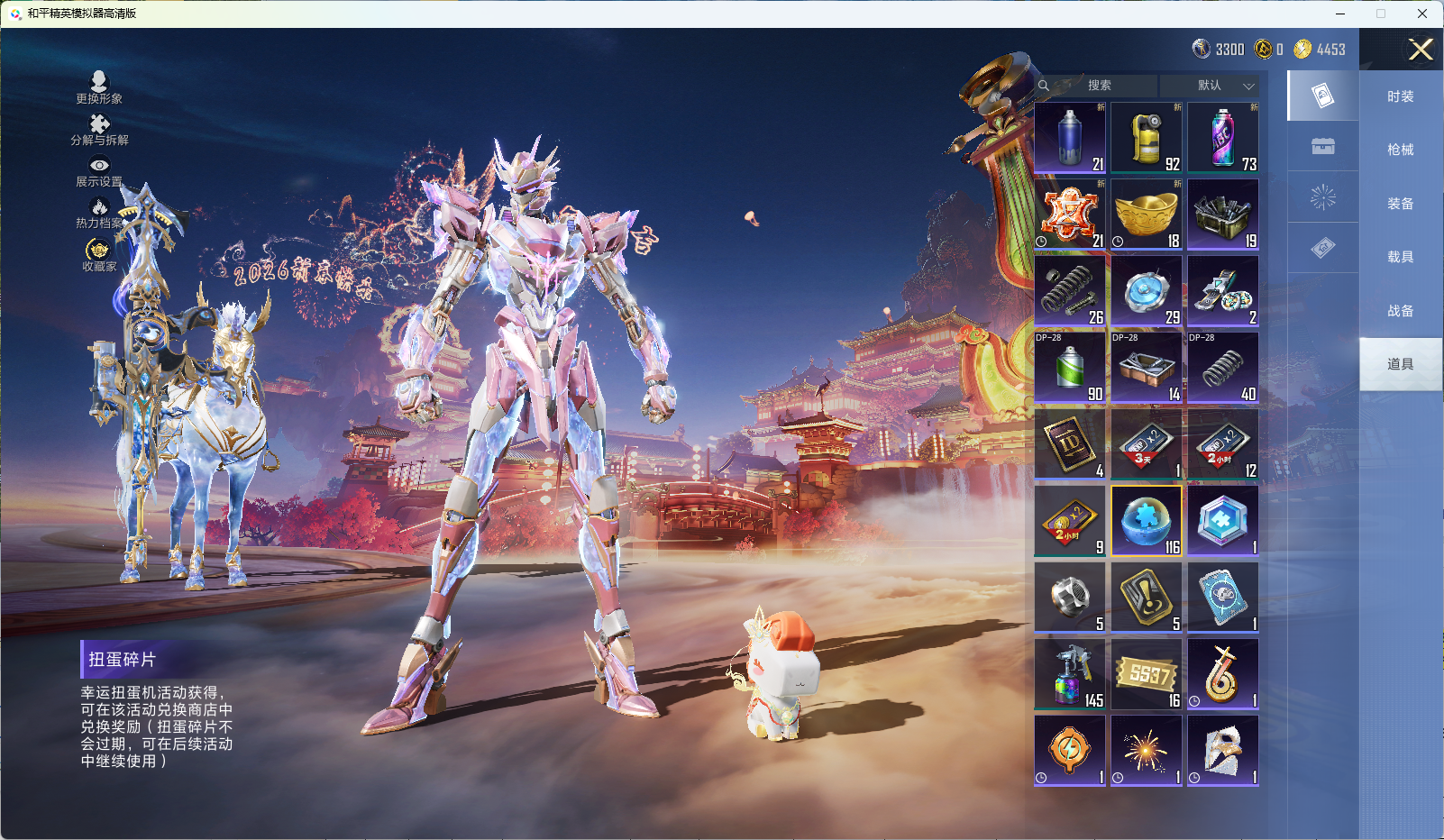Image resolution: width=1444 pixels, height=840 pixels.
Task: Select the gold ingot item slot
Action: 1147,215
